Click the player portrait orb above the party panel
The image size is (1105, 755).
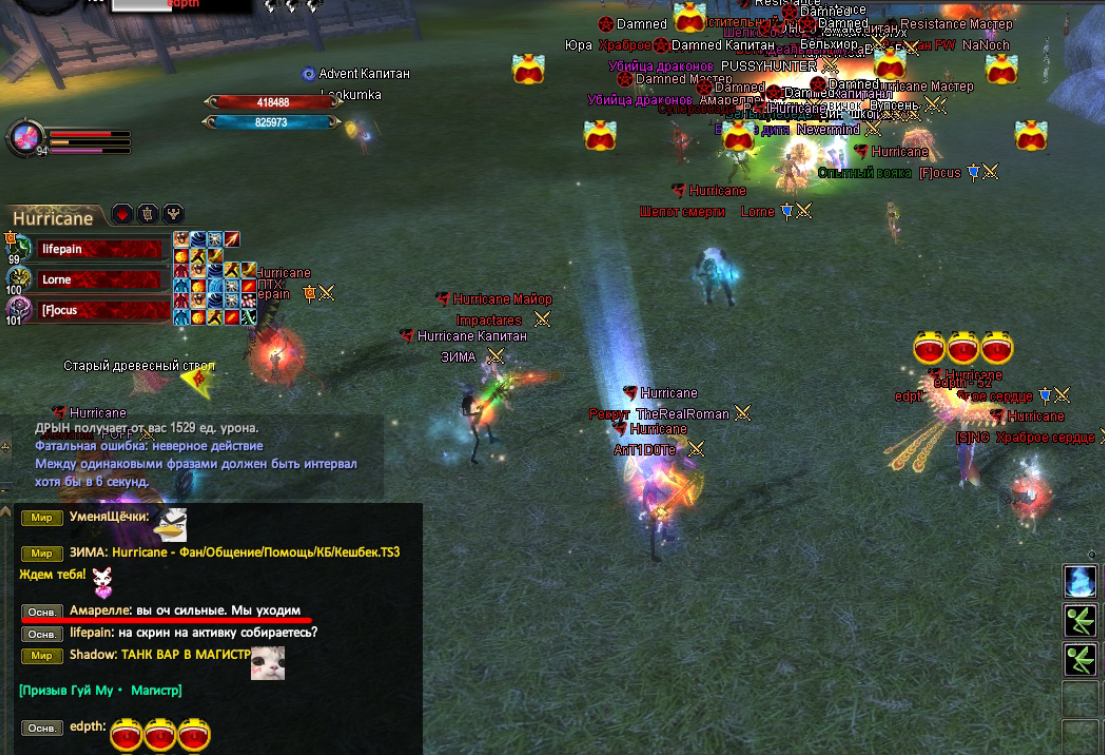pos(25,138)
